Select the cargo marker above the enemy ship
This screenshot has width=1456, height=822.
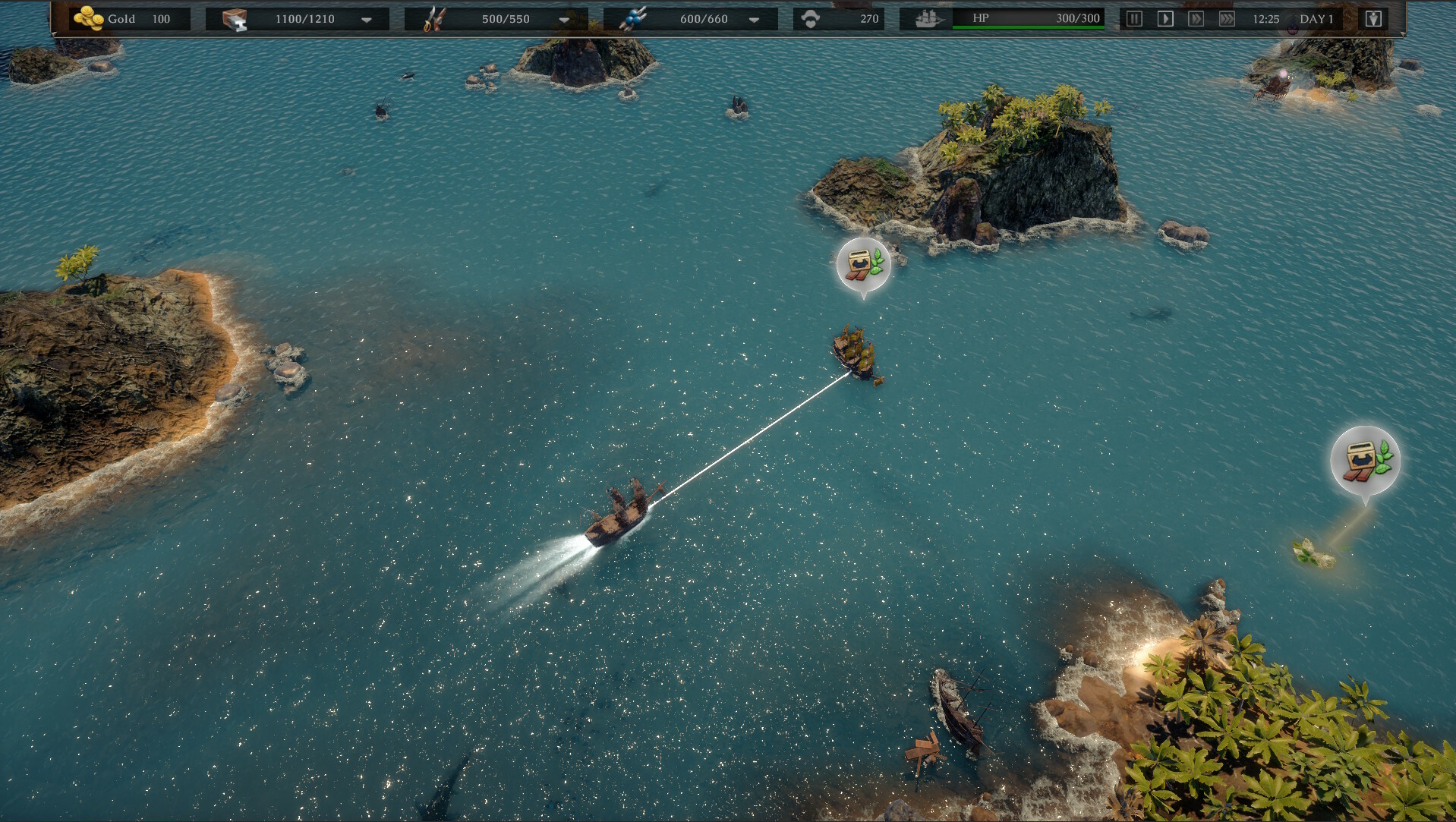863,265
